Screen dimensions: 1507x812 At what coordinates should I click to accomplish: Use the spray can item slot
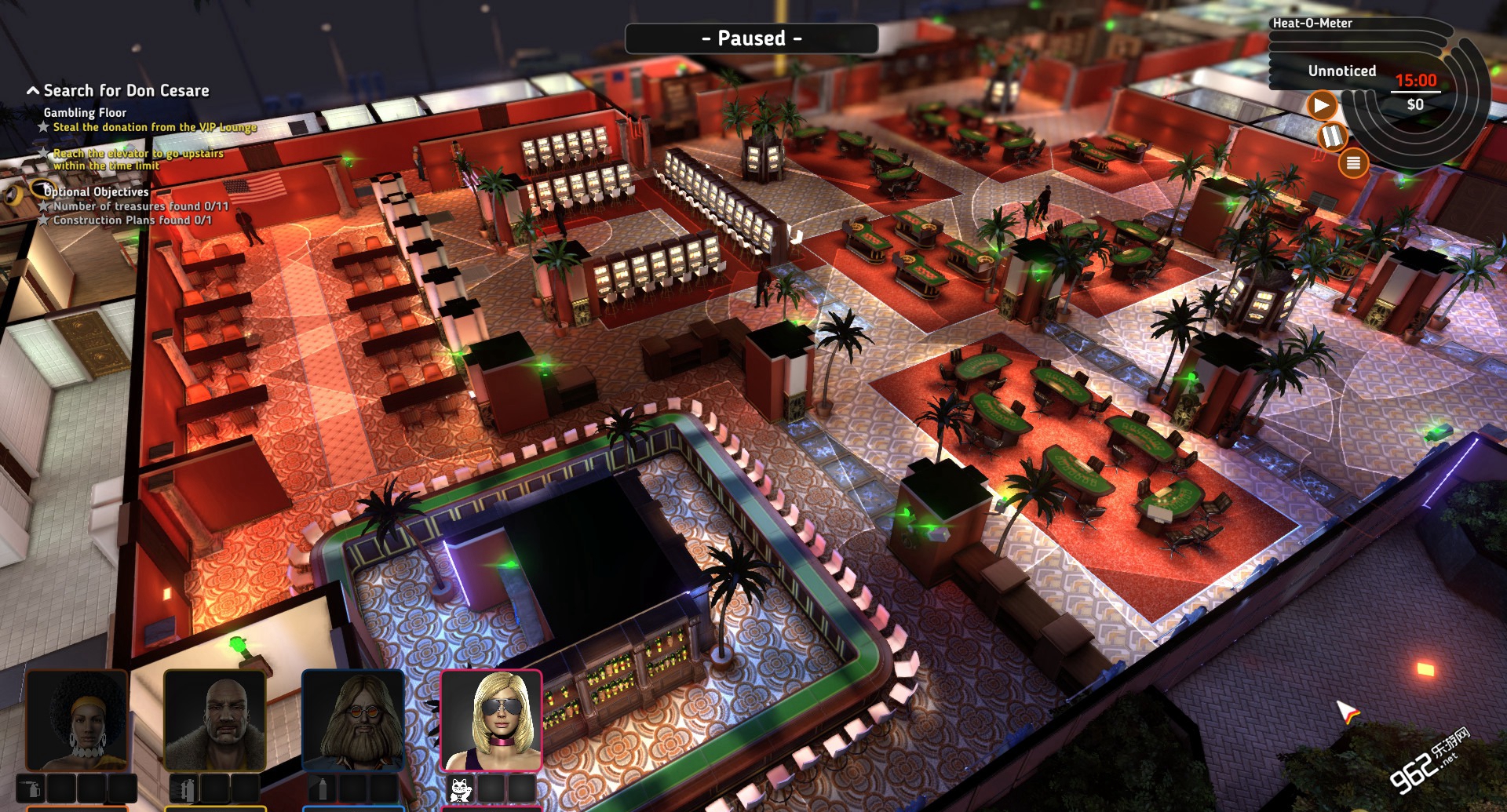(x=322, y=788)
